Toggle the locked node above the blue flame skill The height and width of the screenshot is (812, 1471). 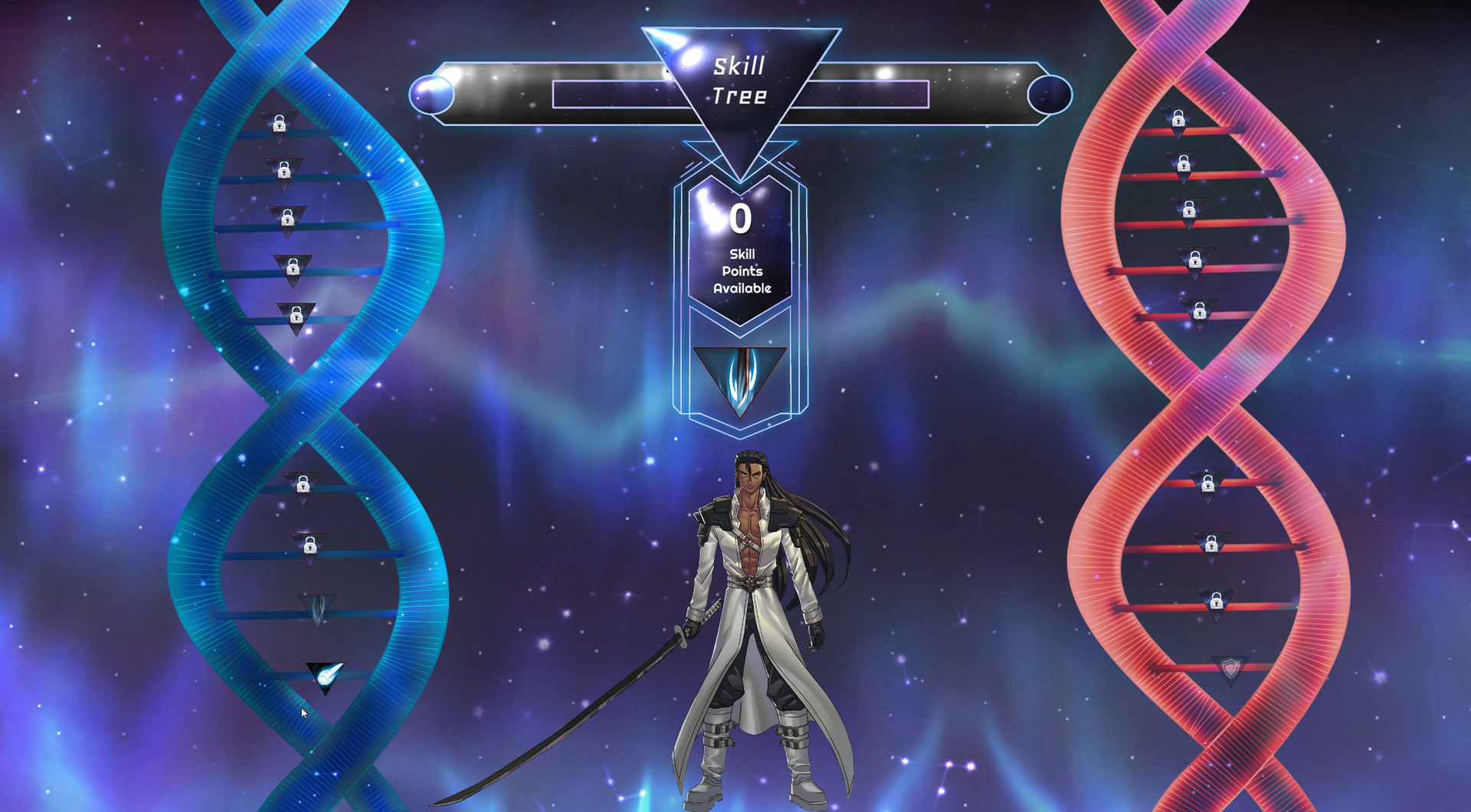coord(310,547)
